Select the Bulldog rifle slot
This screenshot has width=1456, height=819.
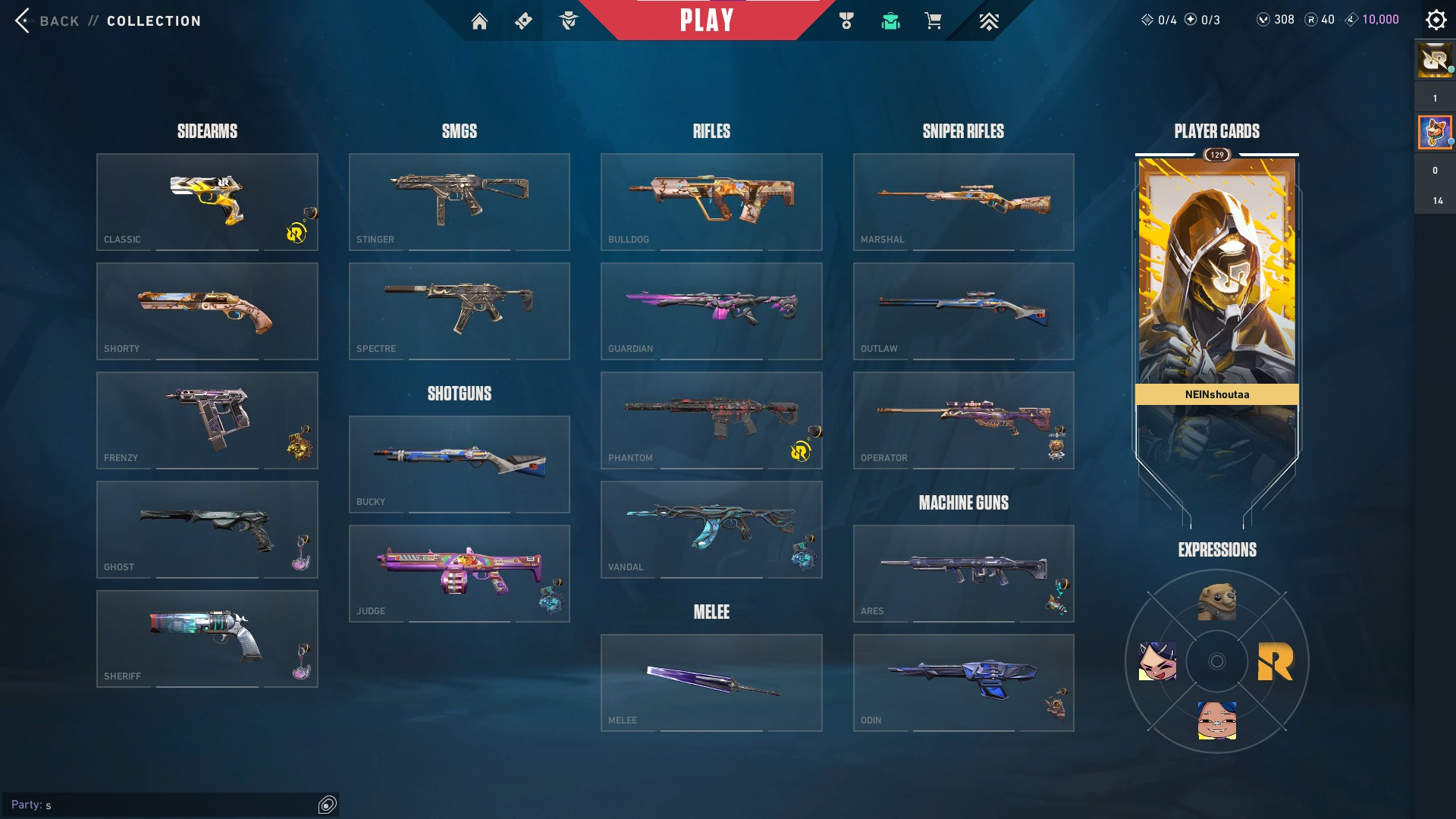pyautogui.click(x=711, y=202)
